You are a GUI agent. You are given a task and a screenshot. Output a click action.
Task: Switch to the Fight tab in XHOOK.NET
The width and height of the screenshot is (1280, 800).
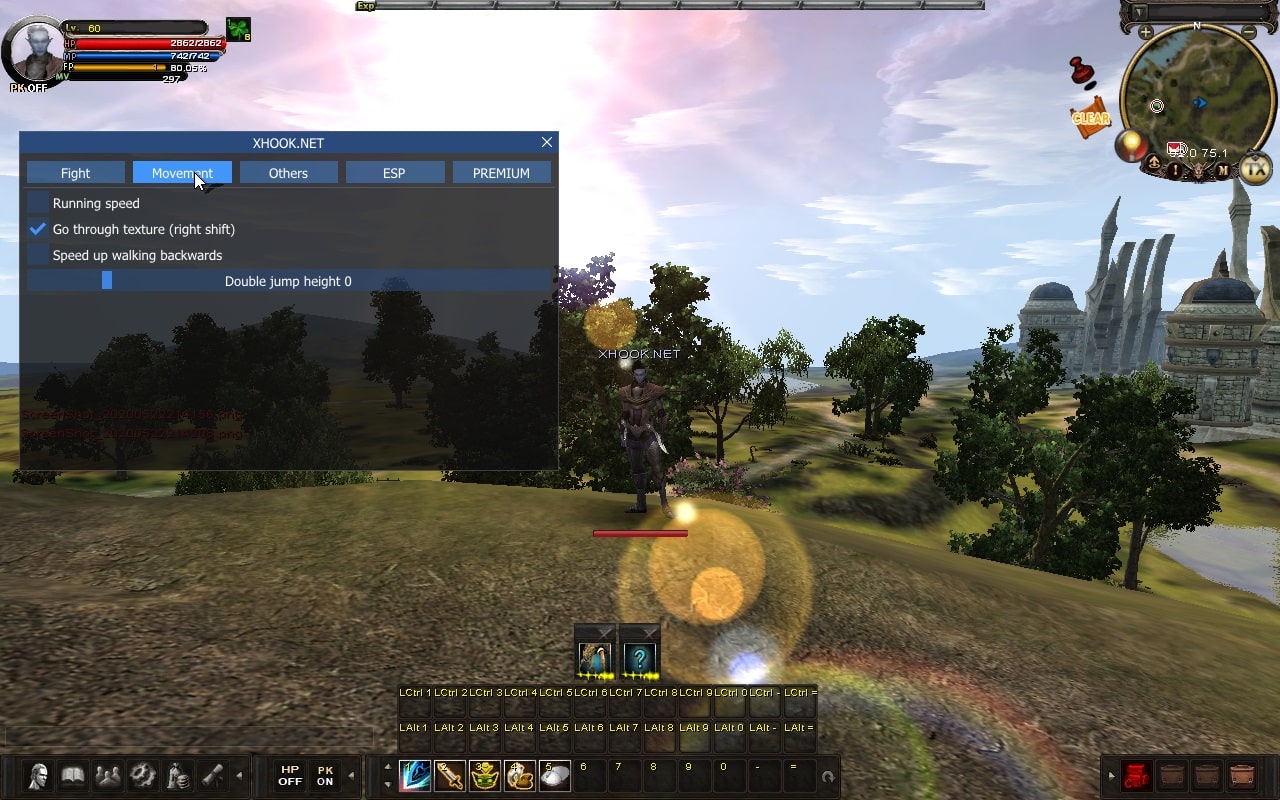(74, 172)
